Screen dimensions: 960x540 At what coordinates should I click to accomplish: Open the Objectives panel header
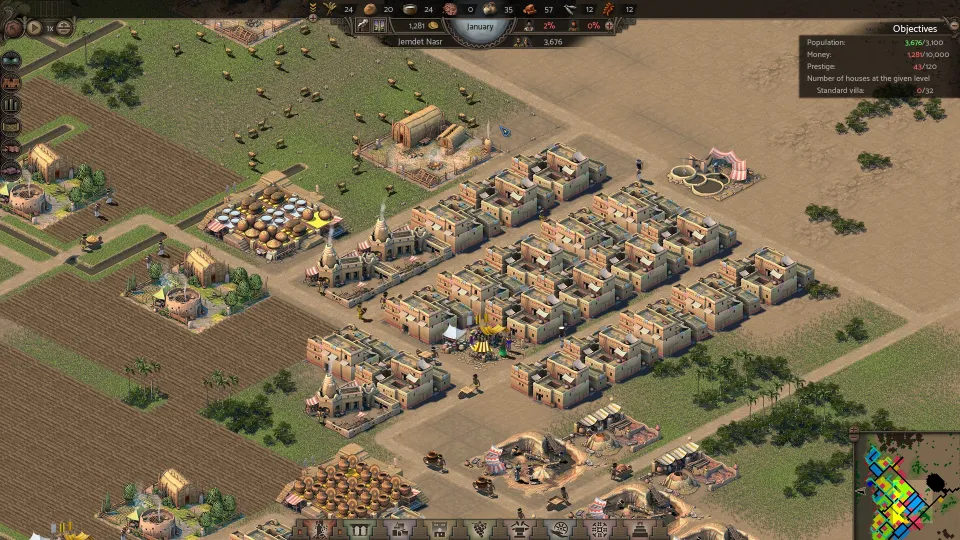[914, 29]
